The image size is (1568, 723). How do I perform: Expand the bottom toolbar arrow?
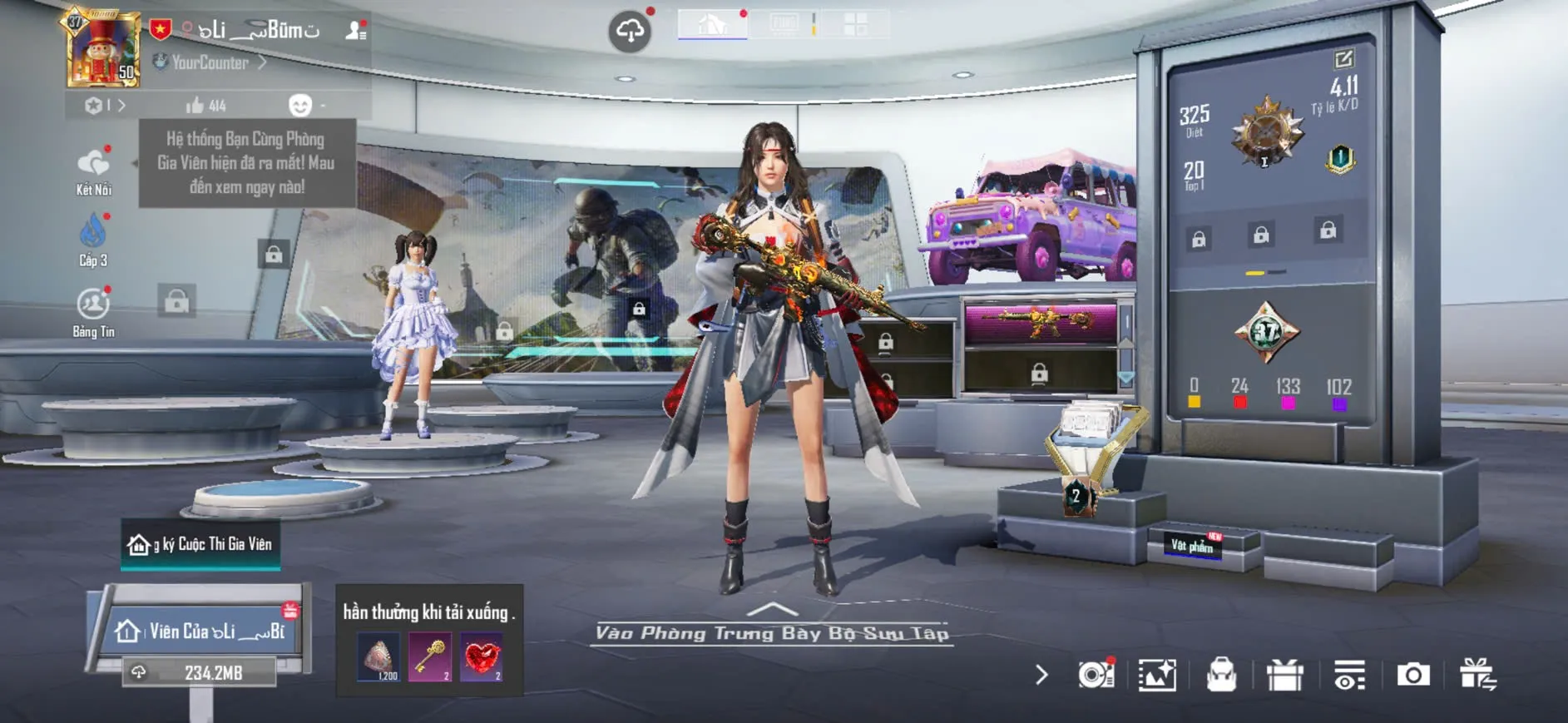pos(1041,675)
